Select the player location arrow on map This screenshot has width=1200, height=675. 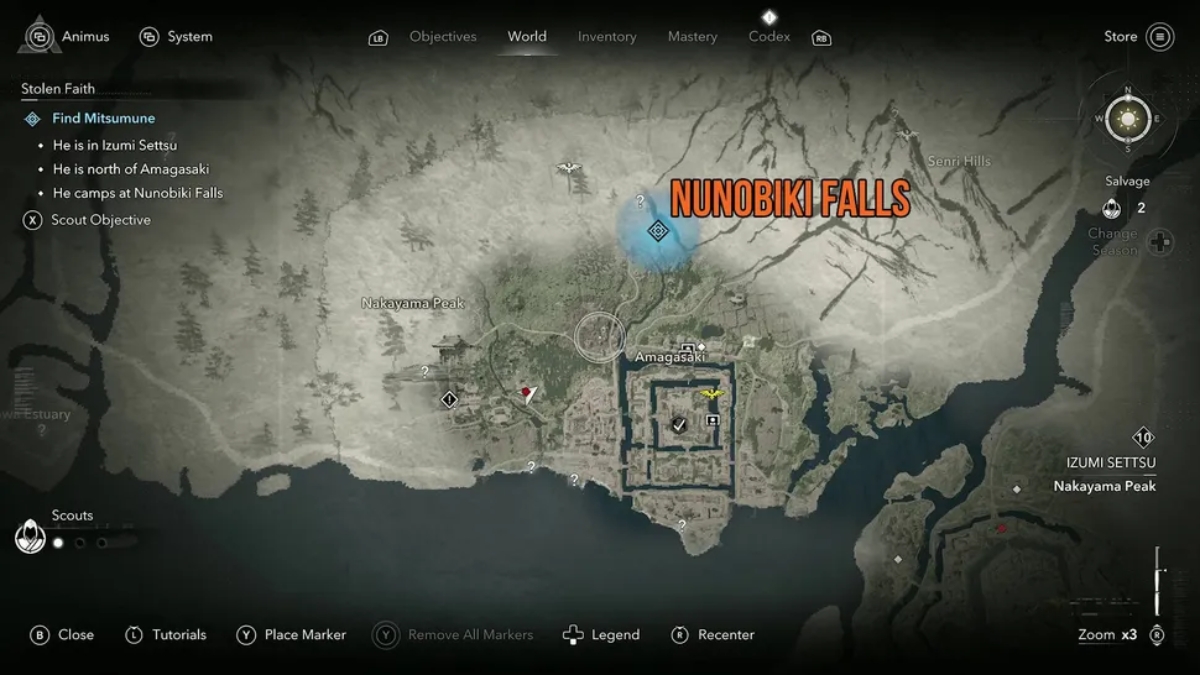tap(528, 393)
